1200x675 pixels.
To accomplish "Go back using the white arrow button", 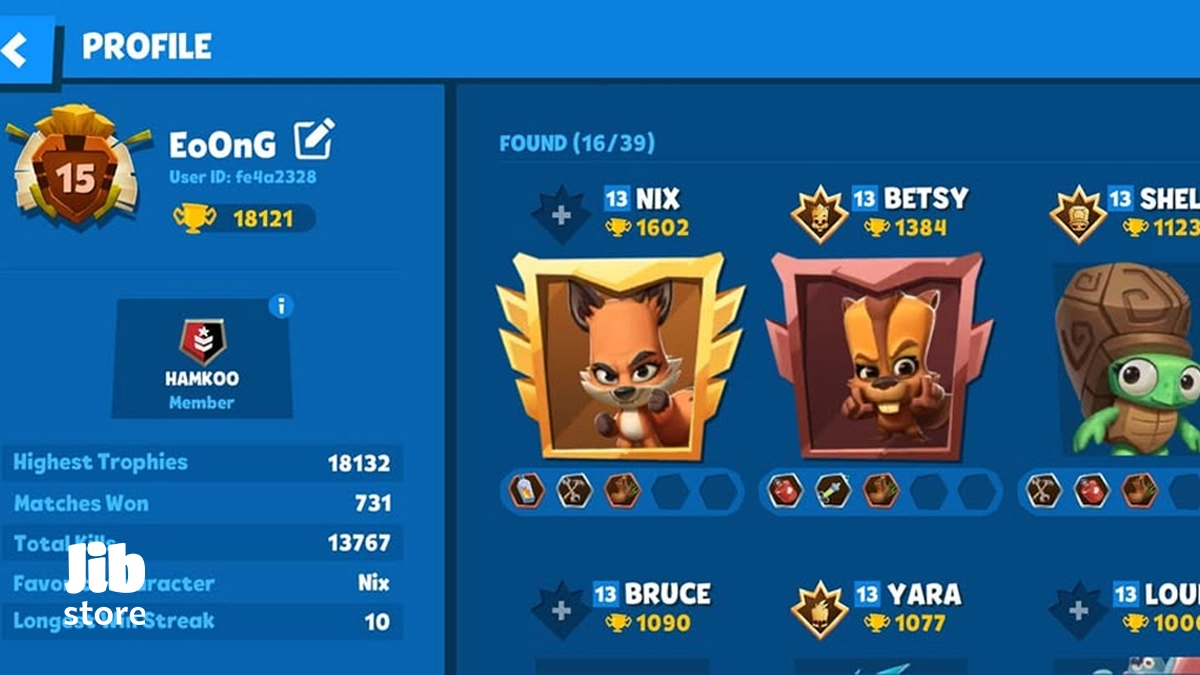I will 17,48.
